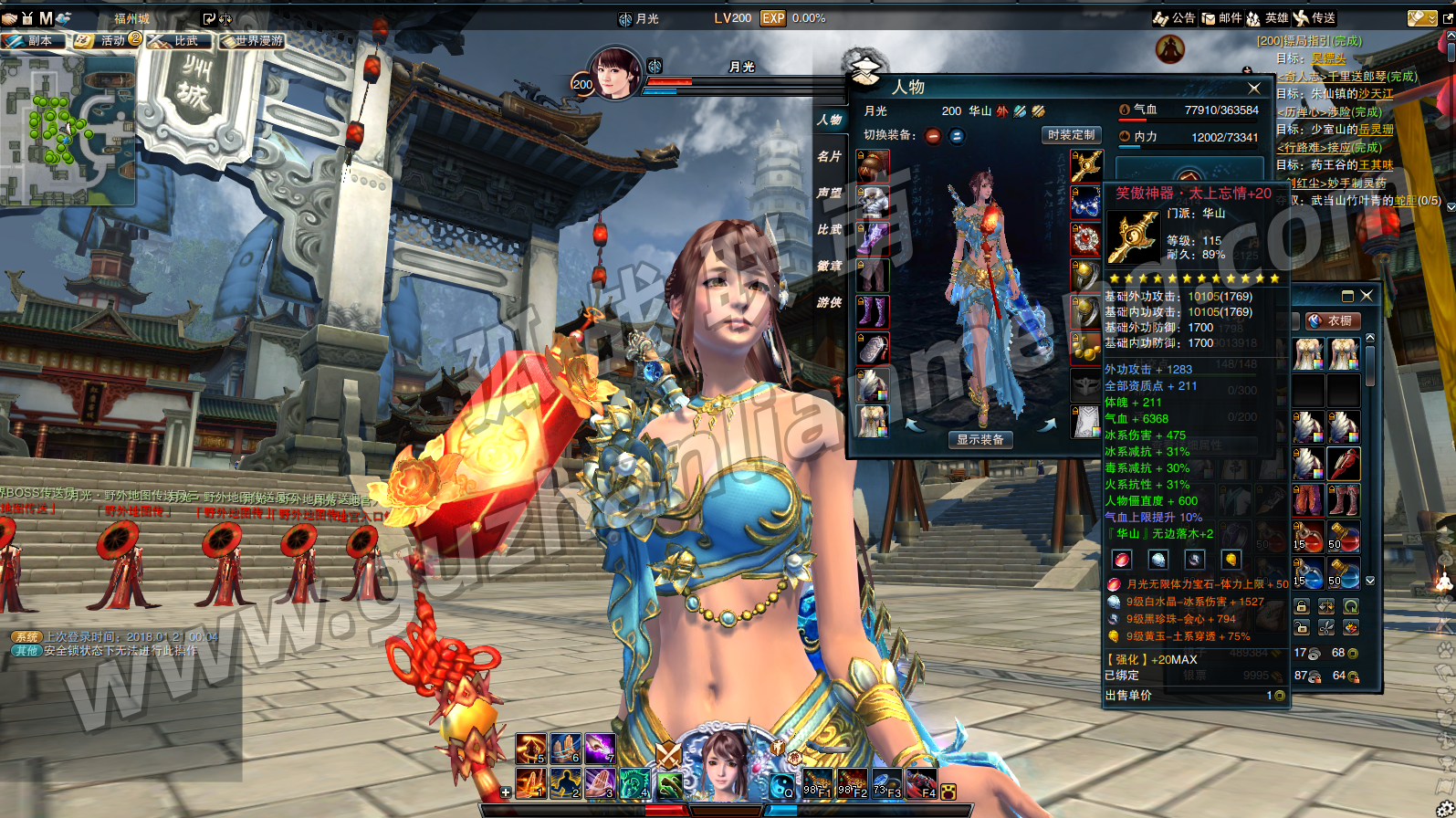Click the minimap of 福州城
Screen dimensions: 1456x818
pyautogui.click(x=68, y=128)
